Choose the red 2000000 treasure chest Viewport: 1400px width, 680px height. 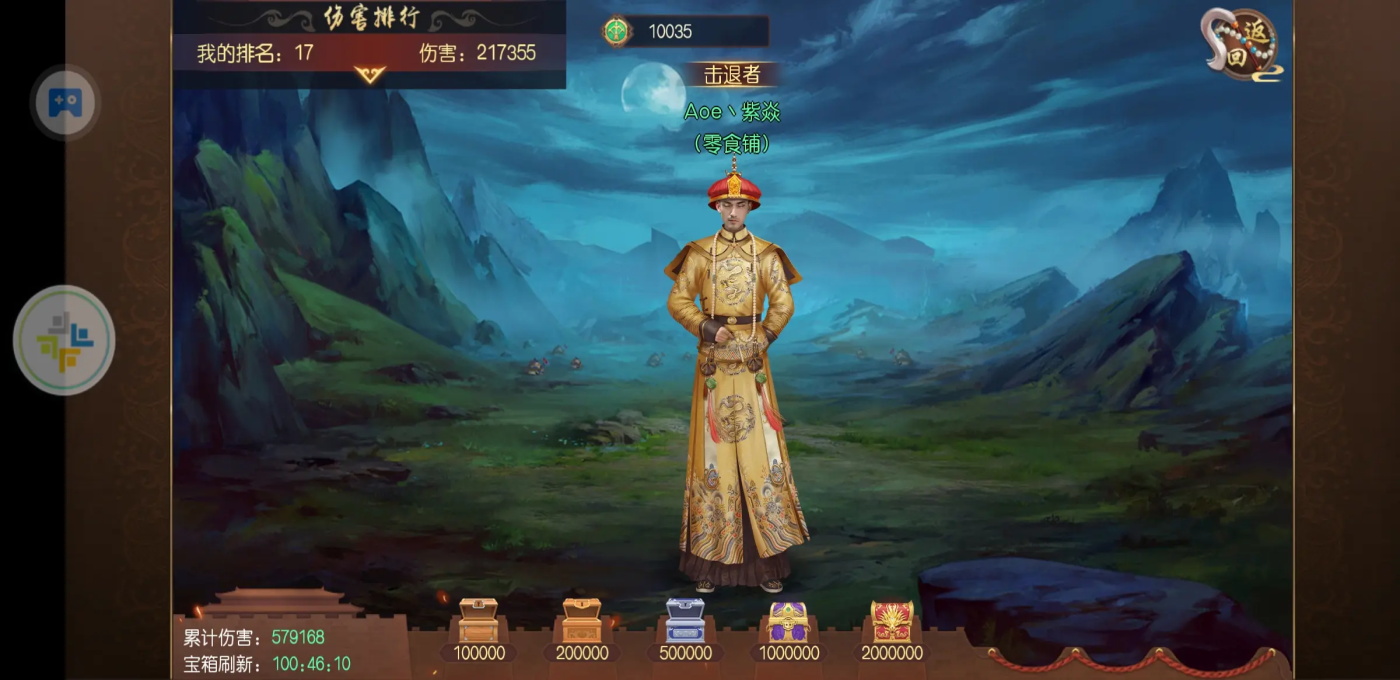pyautogui.click(x=891, y=621)
